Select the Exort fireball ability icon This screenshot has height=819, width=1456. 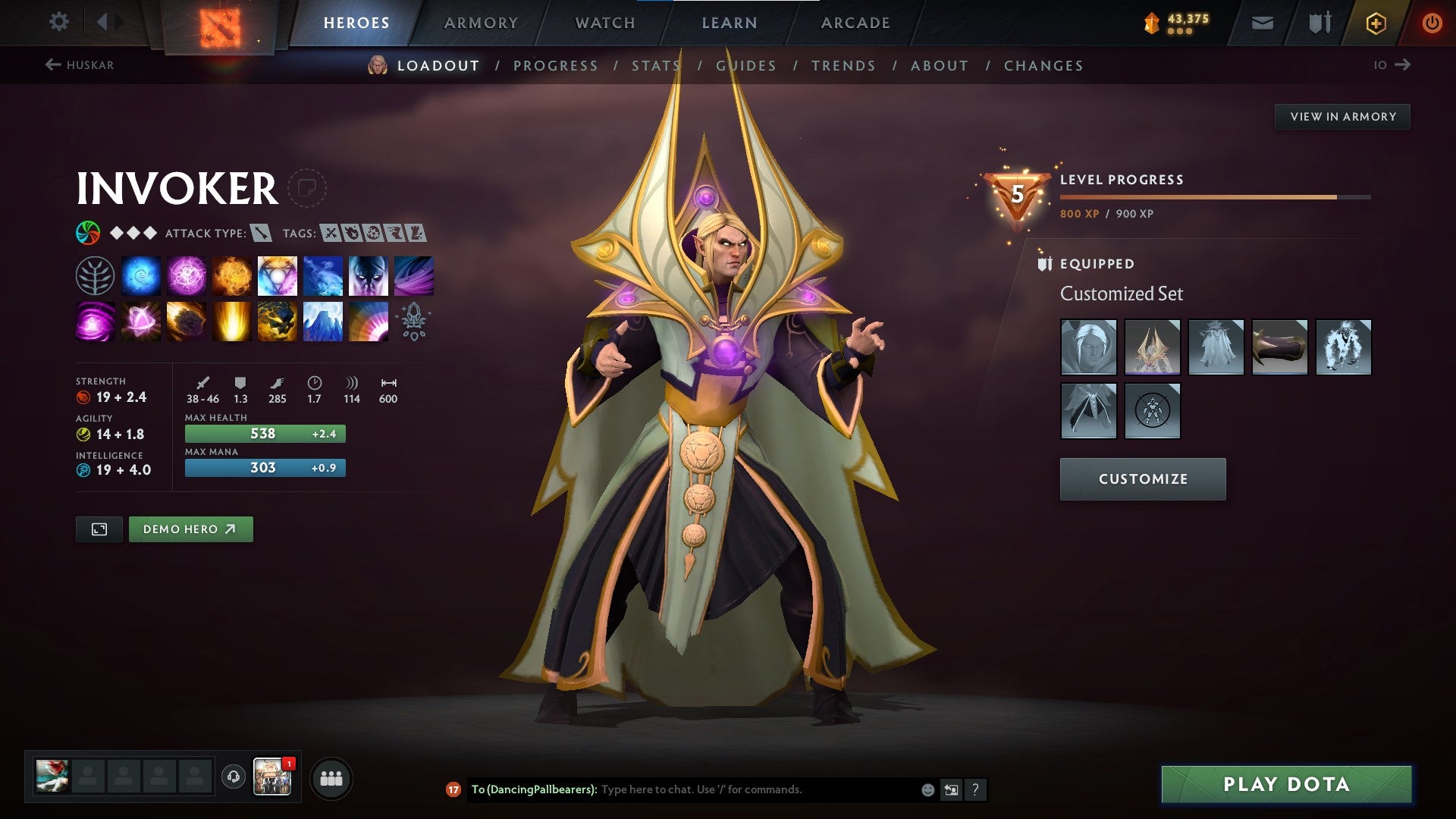232,275
